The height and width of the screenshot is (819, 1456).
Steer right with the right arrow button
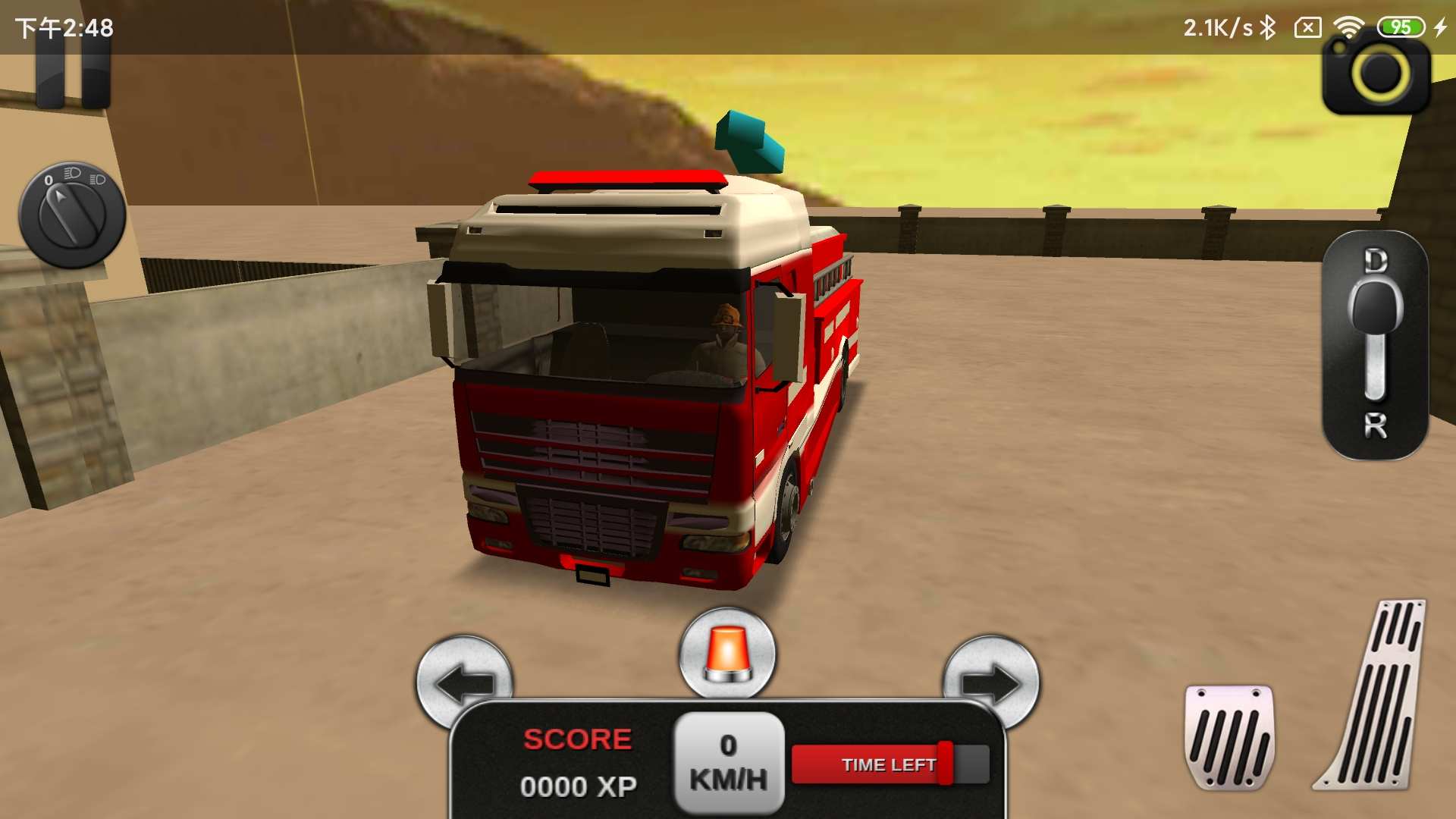tap(991, 679)
